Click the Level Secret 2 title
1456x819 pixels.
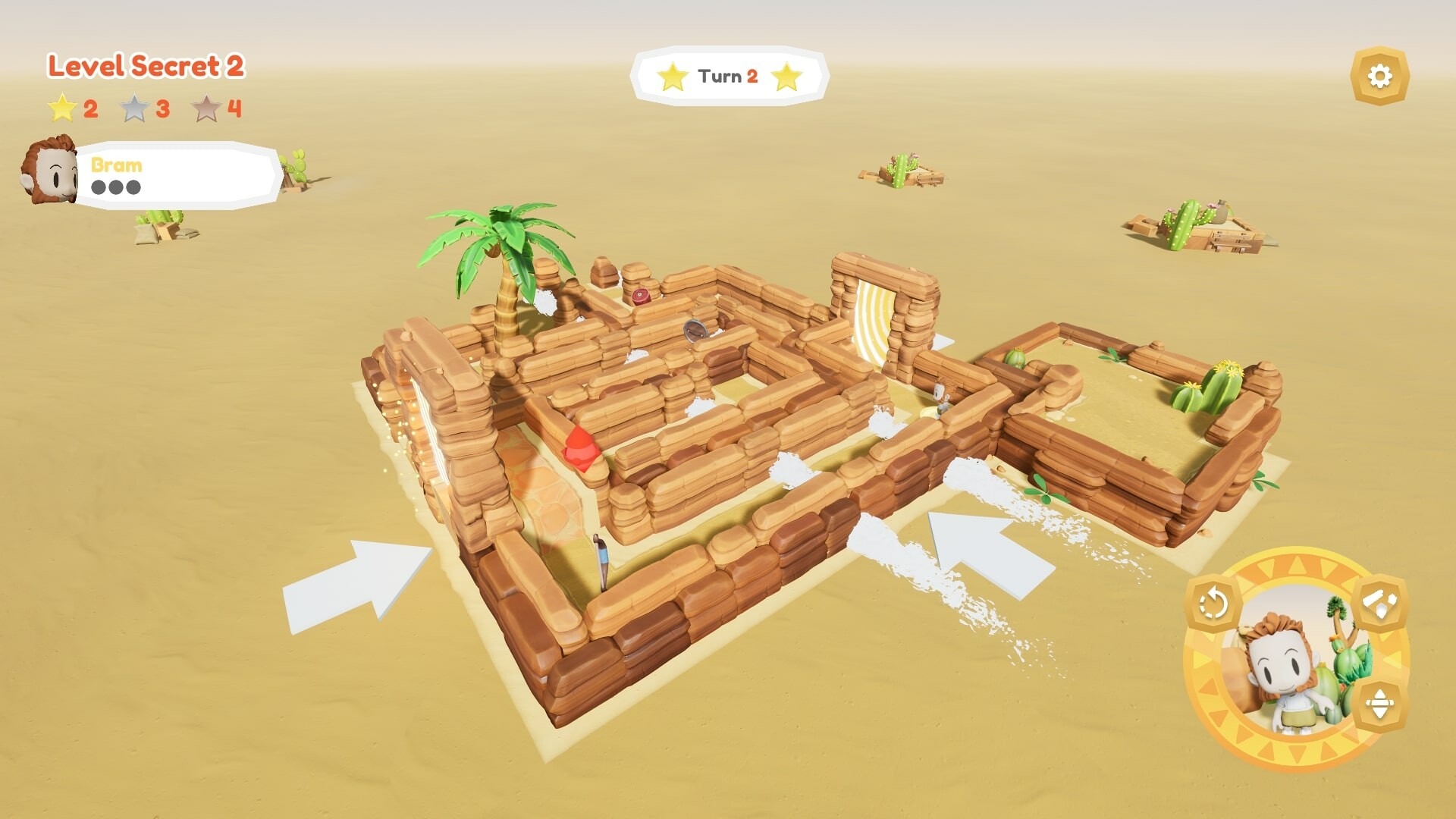coord(144,67)
